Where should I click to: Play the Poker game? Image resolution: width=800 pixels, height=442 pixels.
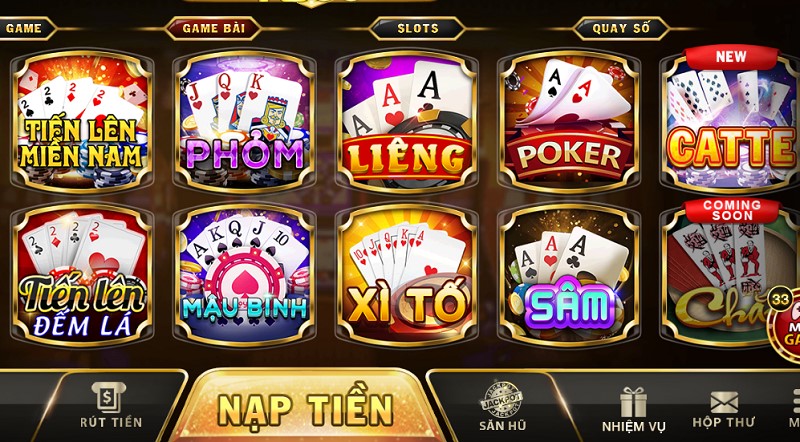[x=568, y=118]
